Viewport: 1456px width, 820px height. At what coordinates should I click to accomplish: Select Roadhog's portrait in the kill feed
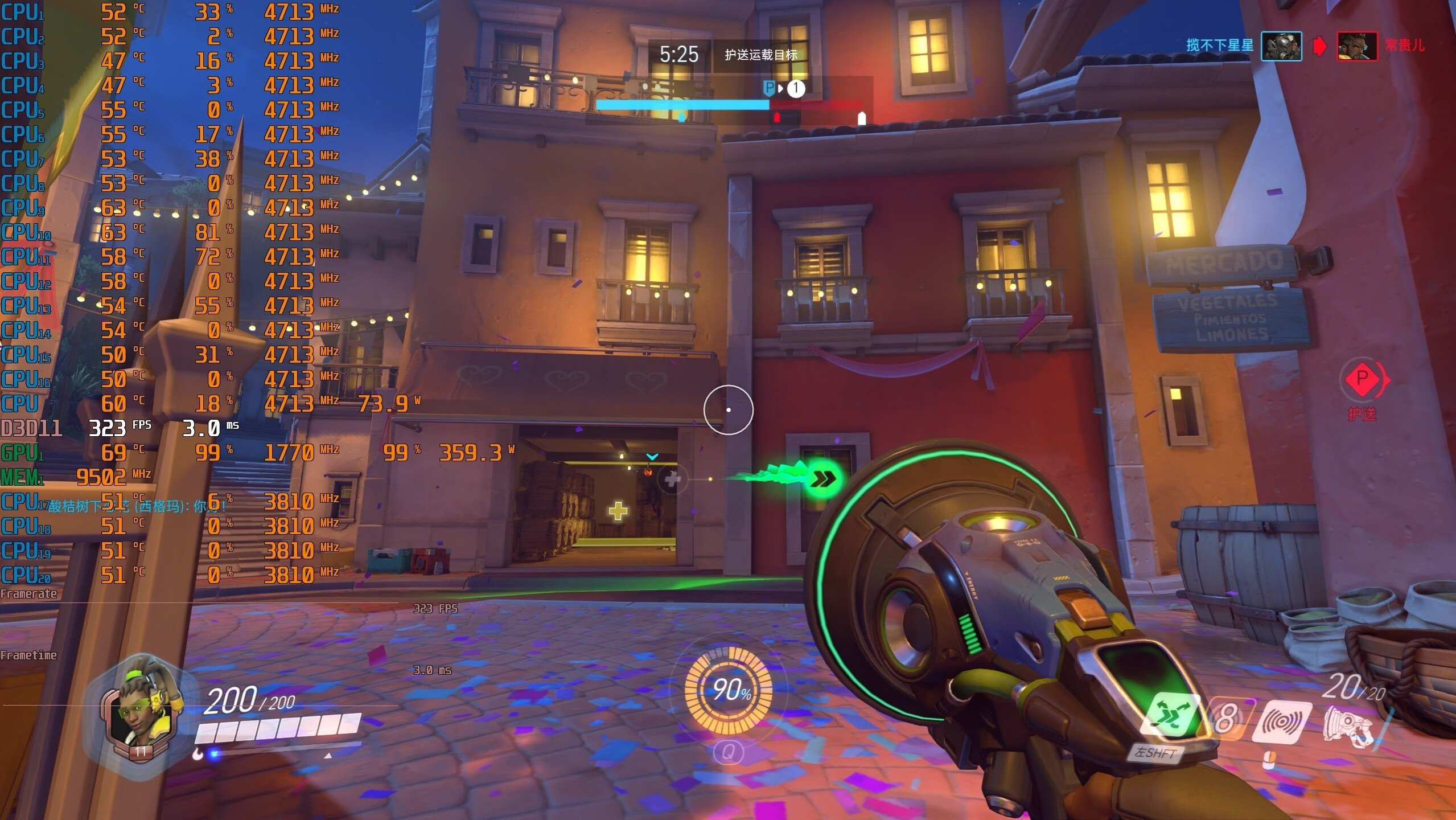click(1281, 46)
